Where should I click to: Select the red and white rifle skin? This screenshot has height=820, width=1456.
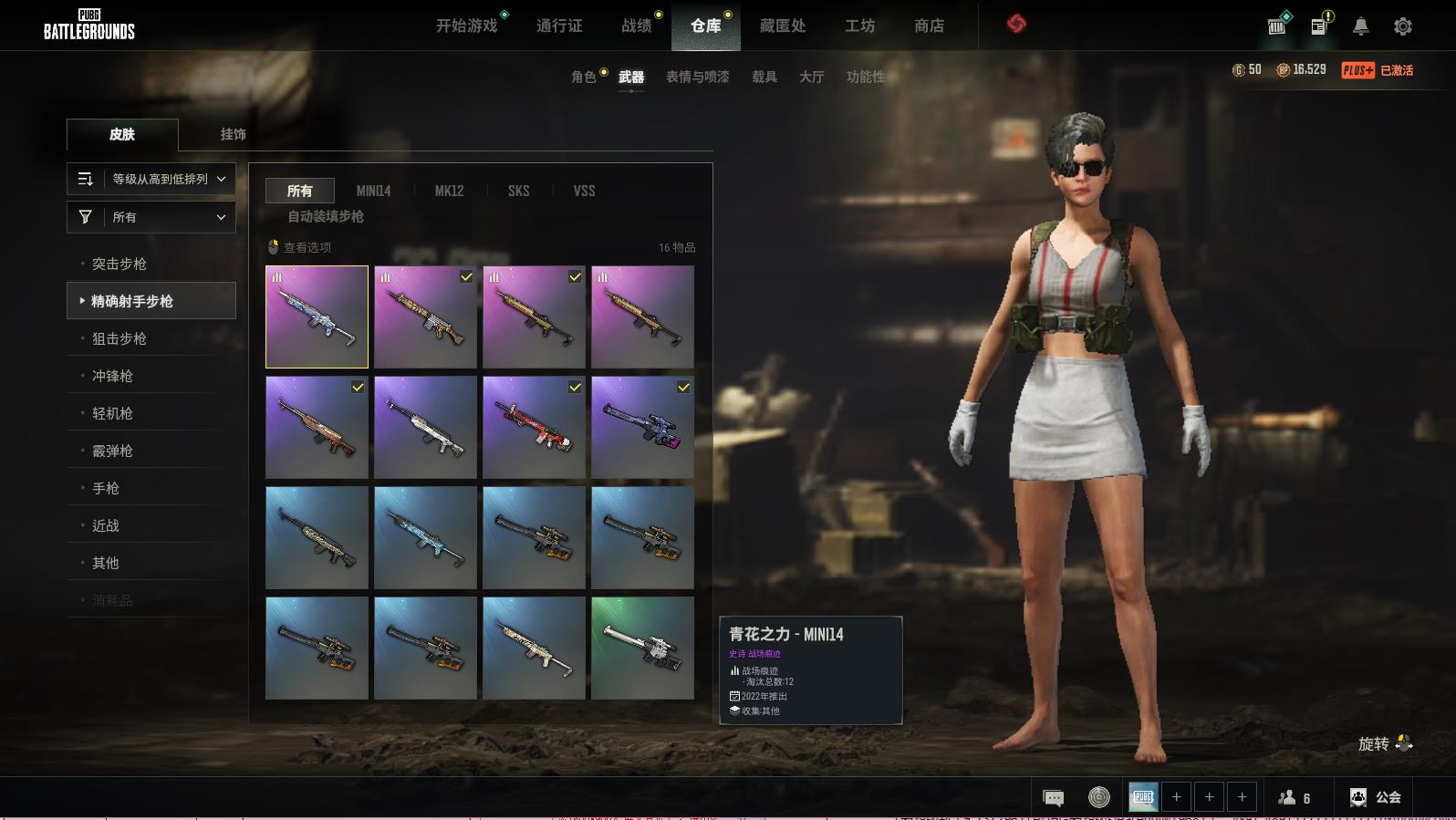[534, 427]
